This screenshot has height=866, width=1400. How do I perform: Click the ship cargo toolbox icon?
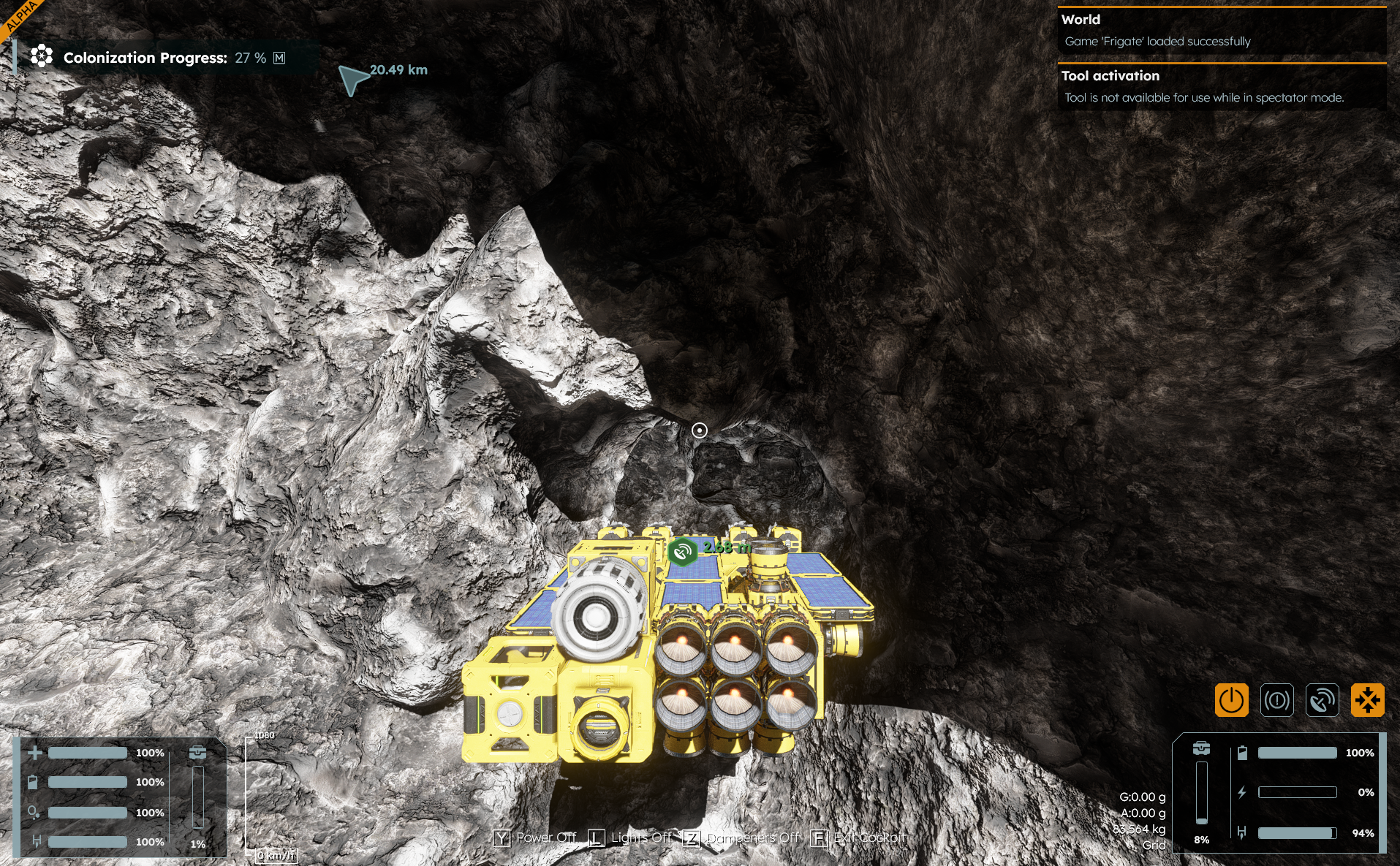(x=1201, y=748)
